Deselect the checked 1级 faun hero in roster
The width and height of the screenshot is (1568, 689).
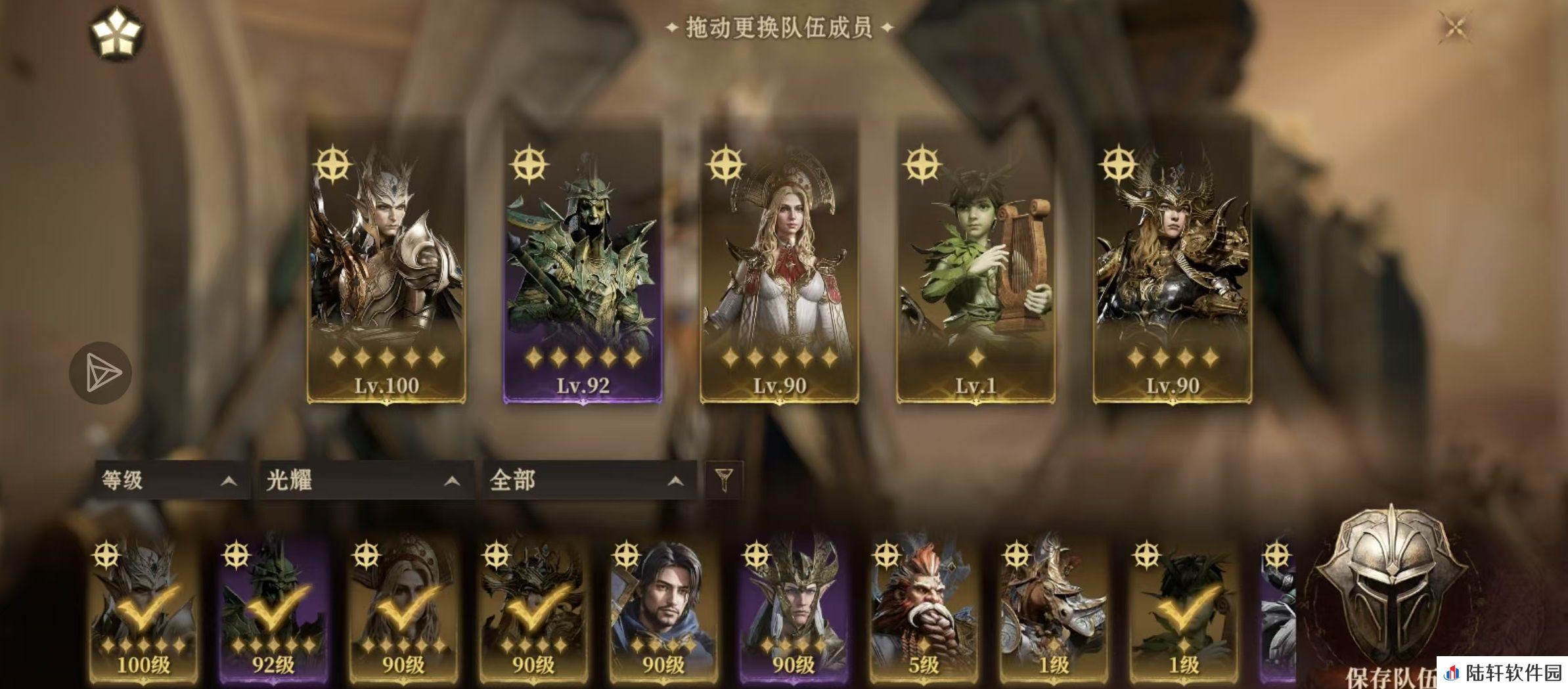point(1184,611)
